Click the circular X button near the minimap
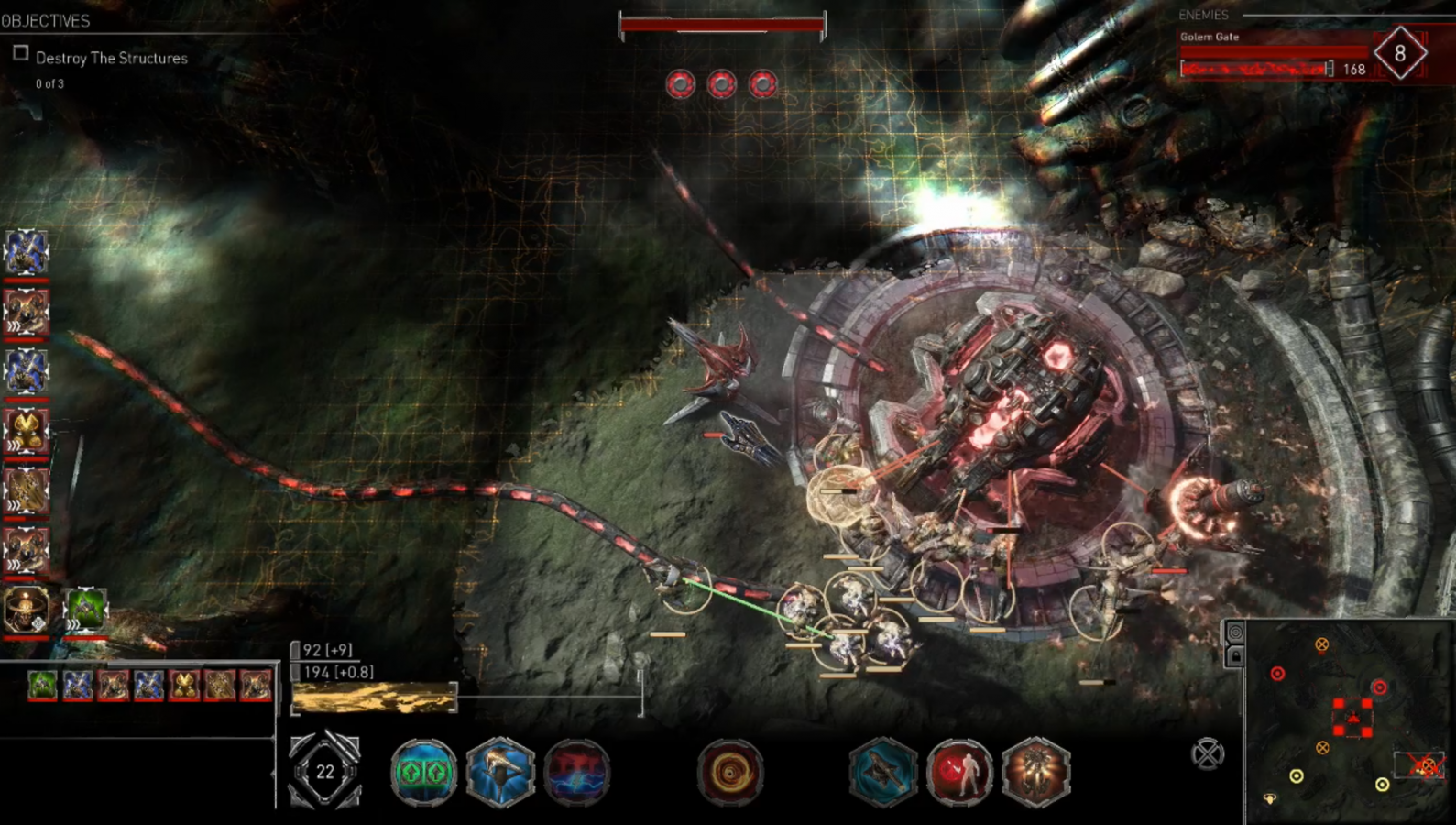This screenshot has width=1456, height=825. 1208,754
